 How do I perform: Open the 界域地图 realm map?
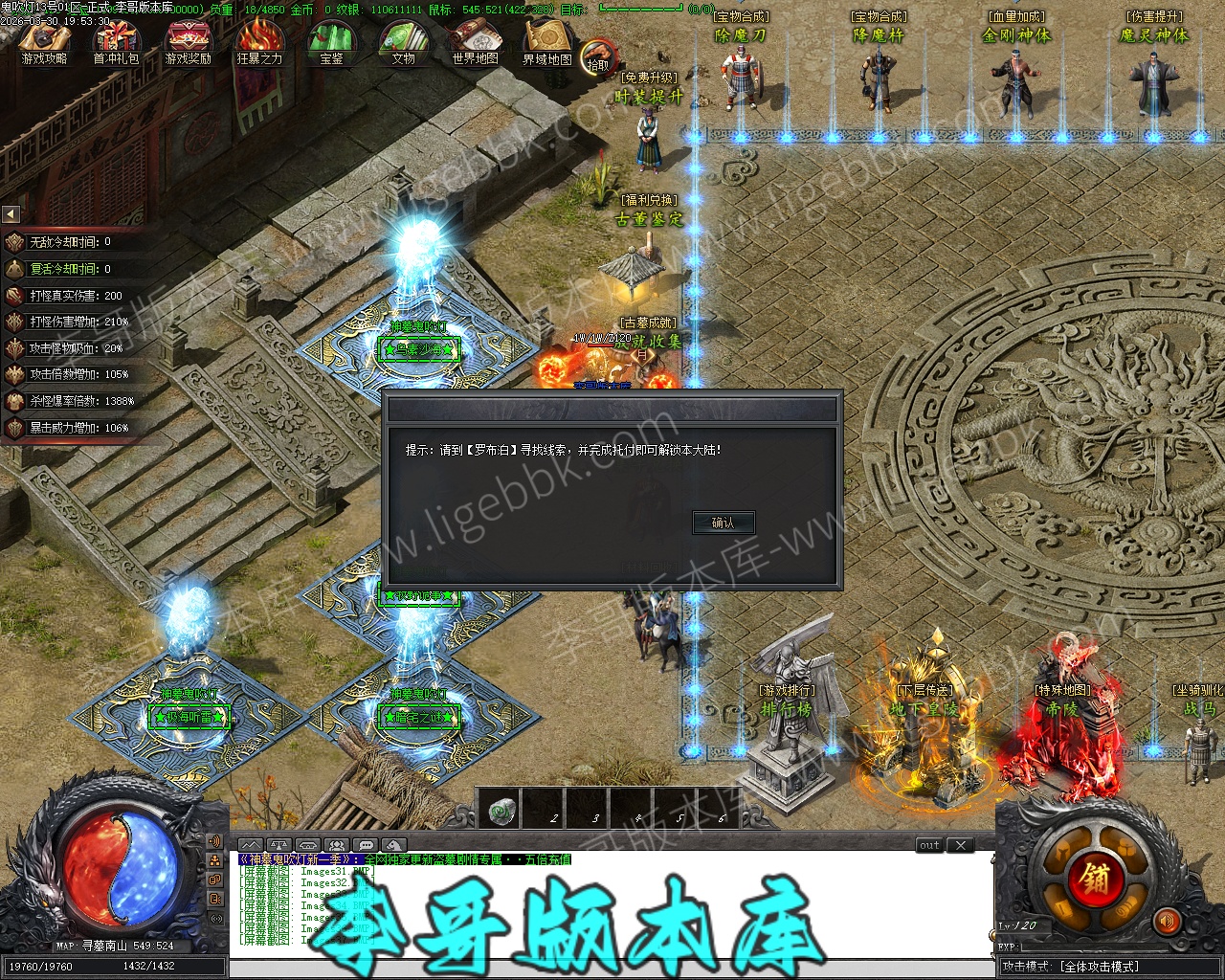coord(546,42)
